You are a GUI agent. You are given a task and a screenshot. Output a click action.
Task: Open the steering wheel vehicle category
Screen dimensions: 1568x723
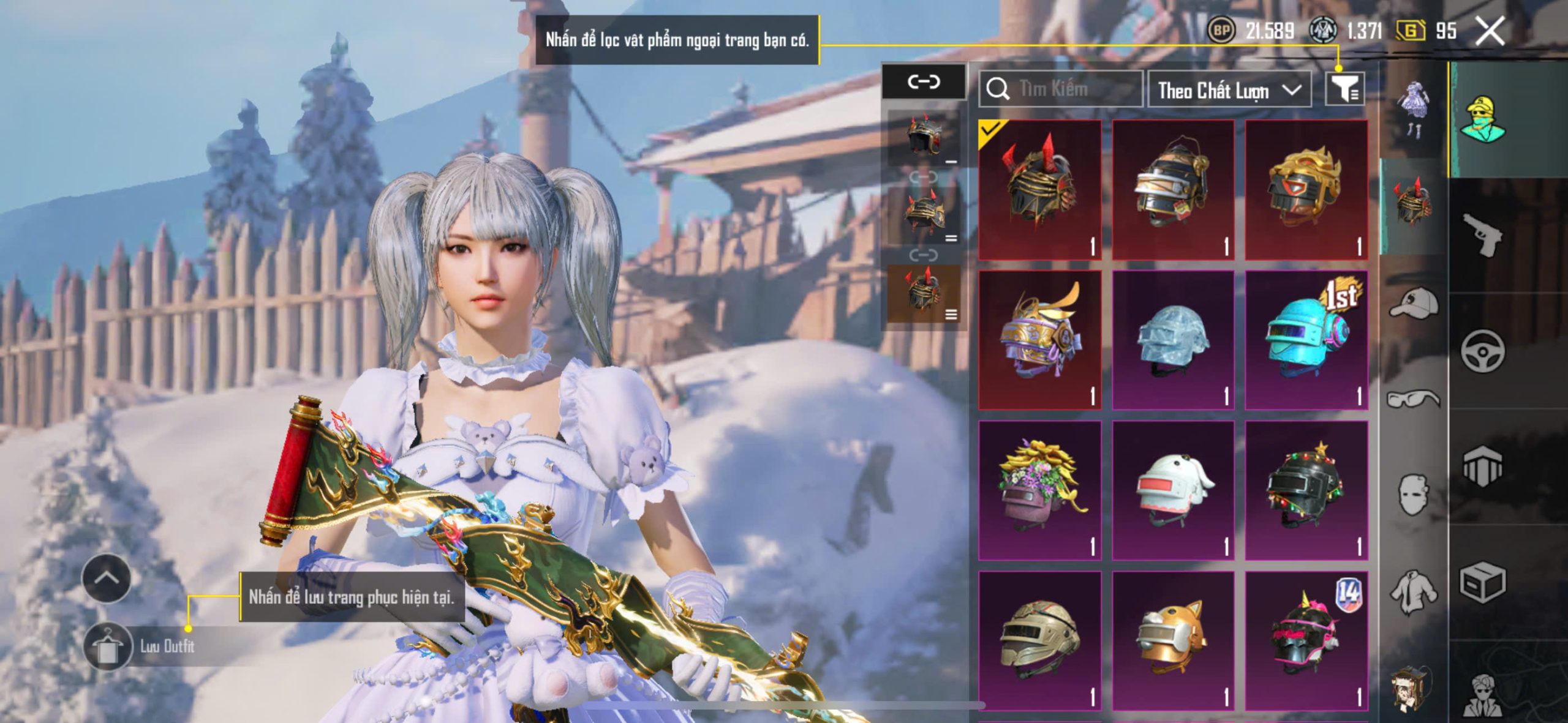pyautogui.click(x=1482, y=351)
